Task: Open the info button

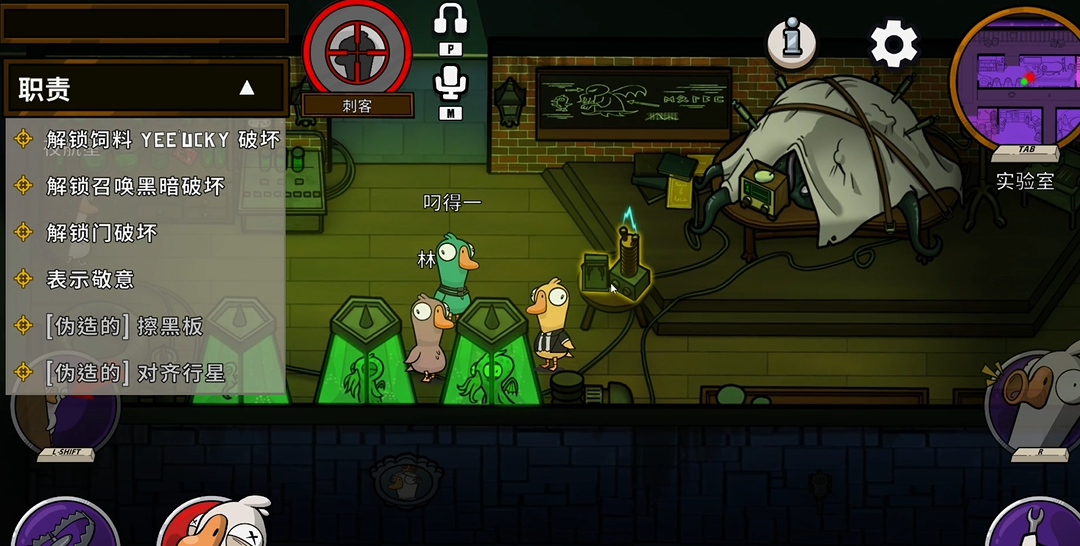Action: point(791,42)
